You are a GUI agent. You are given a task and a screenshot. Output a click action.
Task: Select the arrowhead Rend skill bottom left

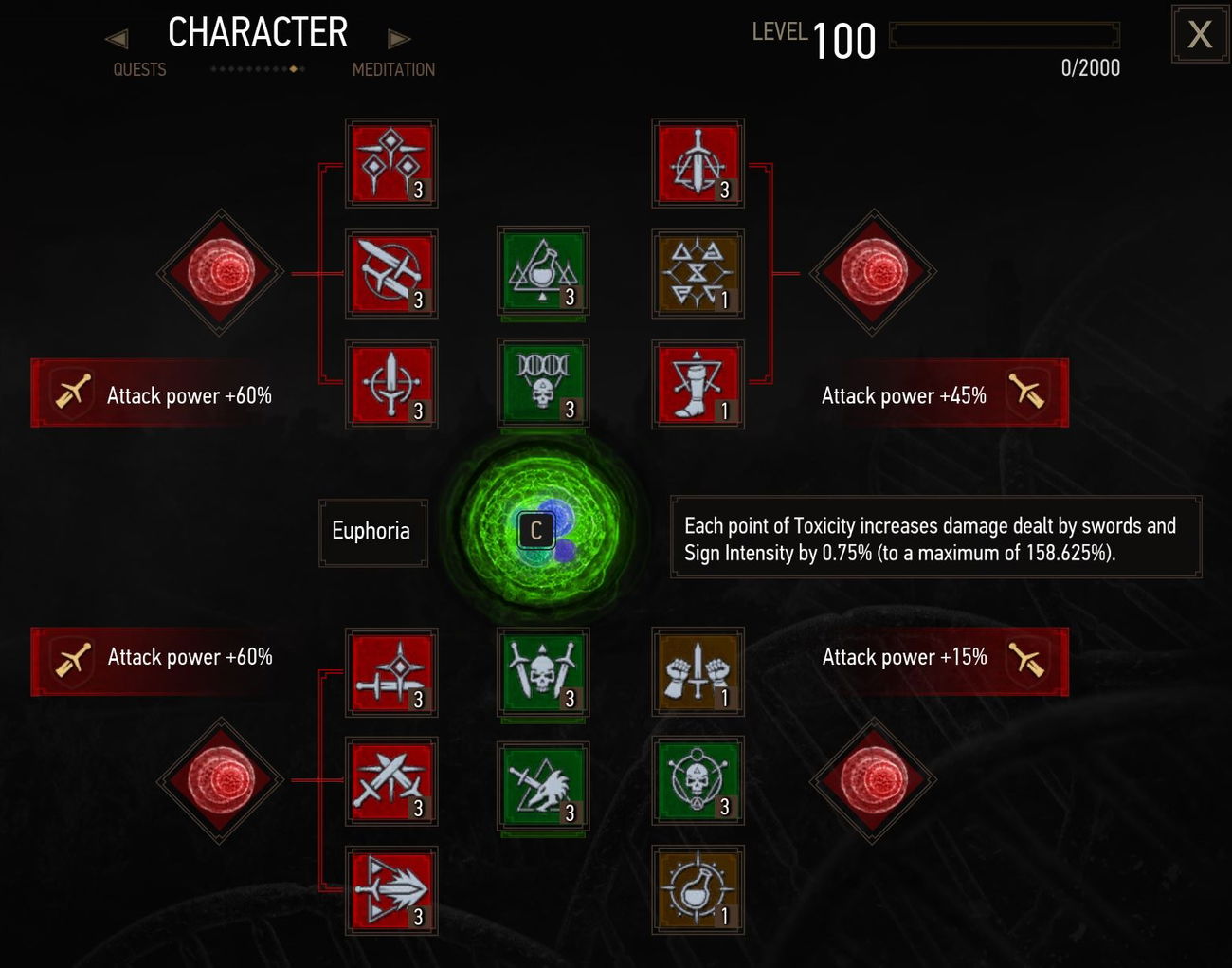click(391, 889)
